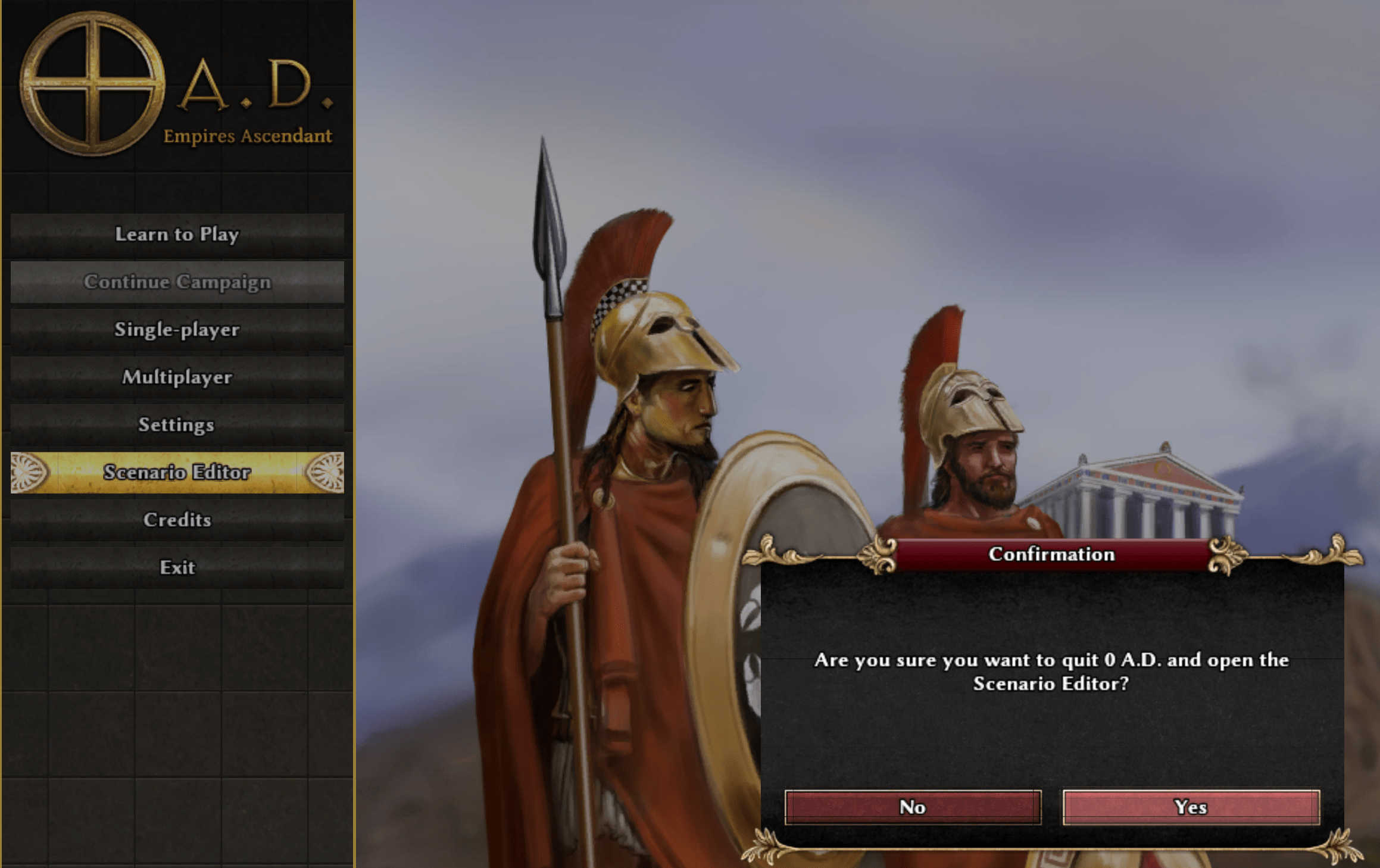The image size is (1380, 868).
Task: Open the Credits screen
Action: 177,520
